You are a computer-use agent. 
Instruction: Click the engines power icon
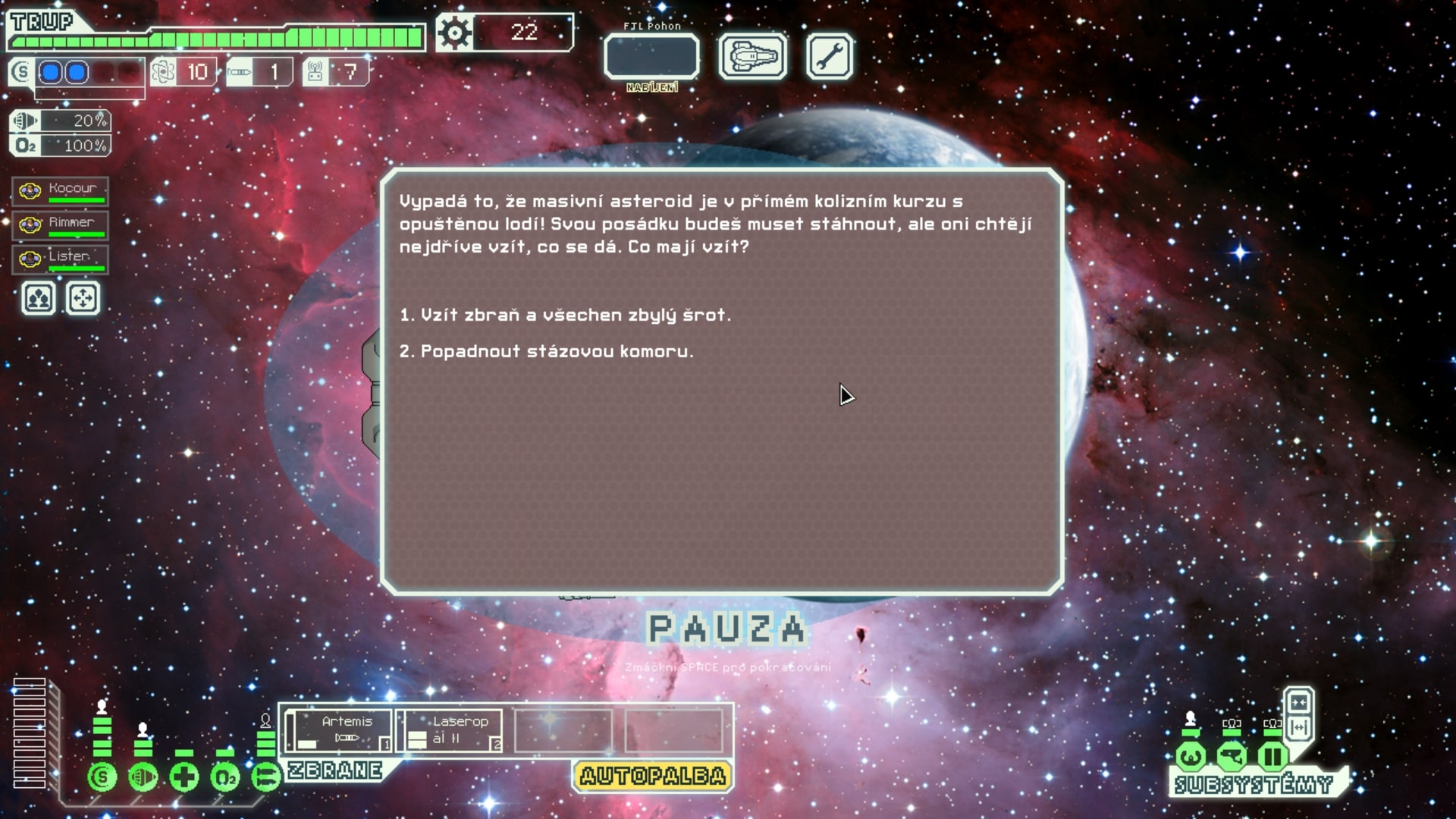point(143,777)
